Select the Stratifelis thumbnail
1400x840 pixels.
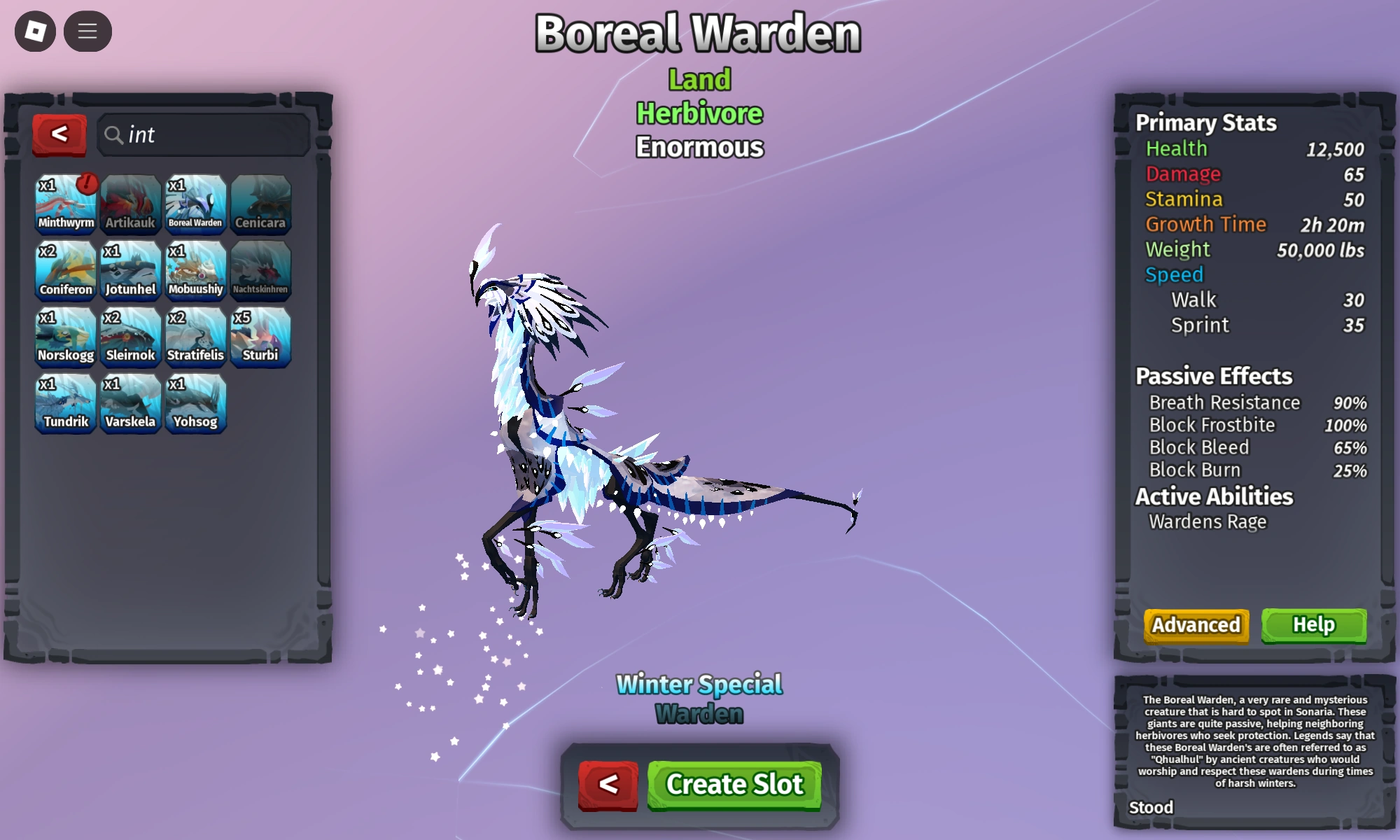(x=195, y=337)
